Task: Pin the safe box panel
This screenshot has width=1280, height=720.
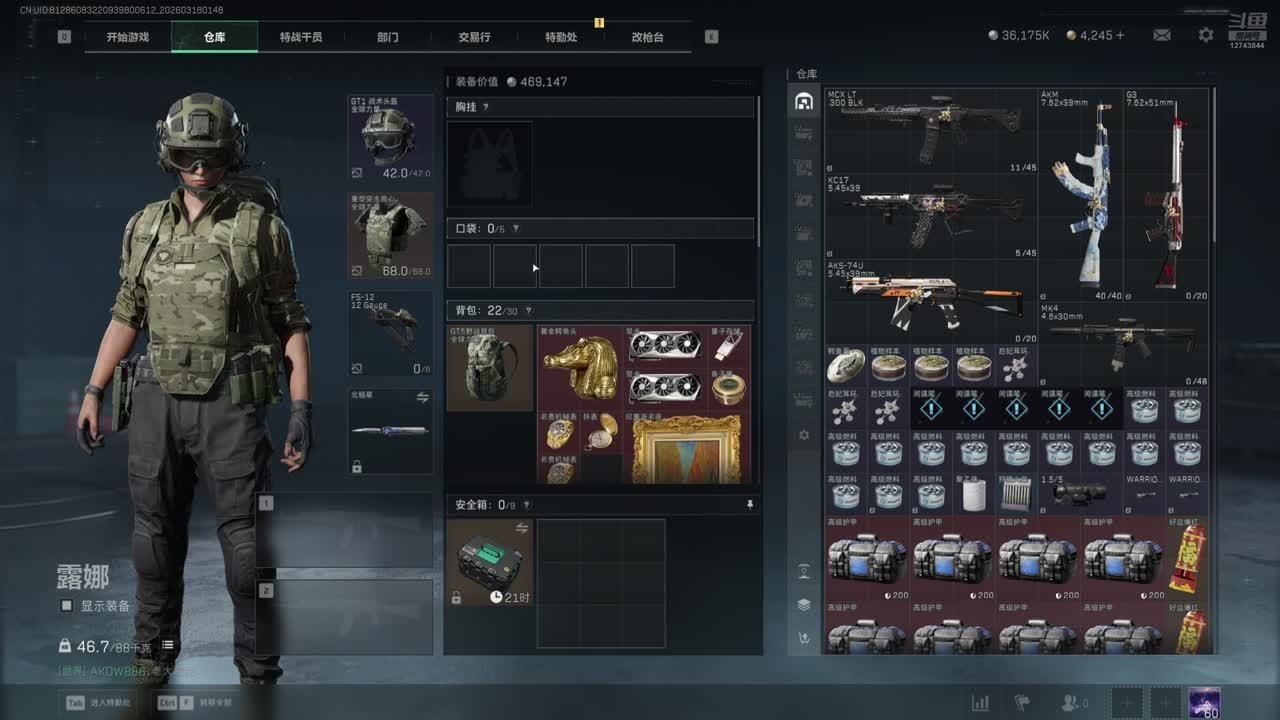Action: (750, 506)
